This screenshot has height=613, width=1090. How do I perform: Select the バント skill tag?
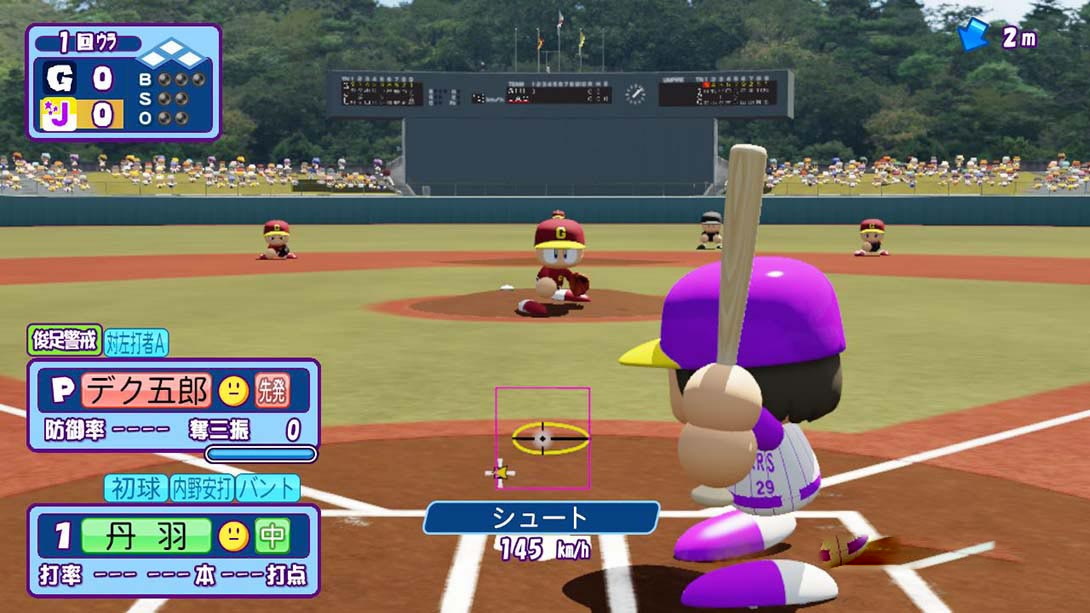coord(268,488)
